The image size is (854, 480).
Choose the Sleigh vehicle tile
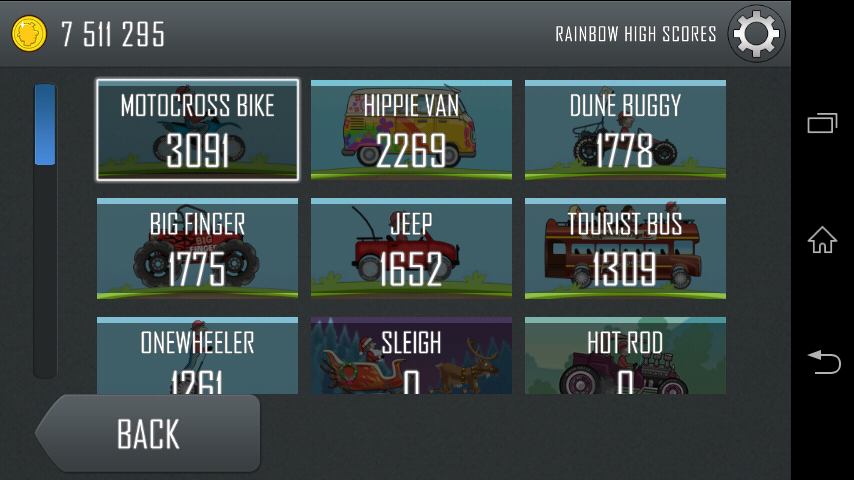(x=411, y=356)
